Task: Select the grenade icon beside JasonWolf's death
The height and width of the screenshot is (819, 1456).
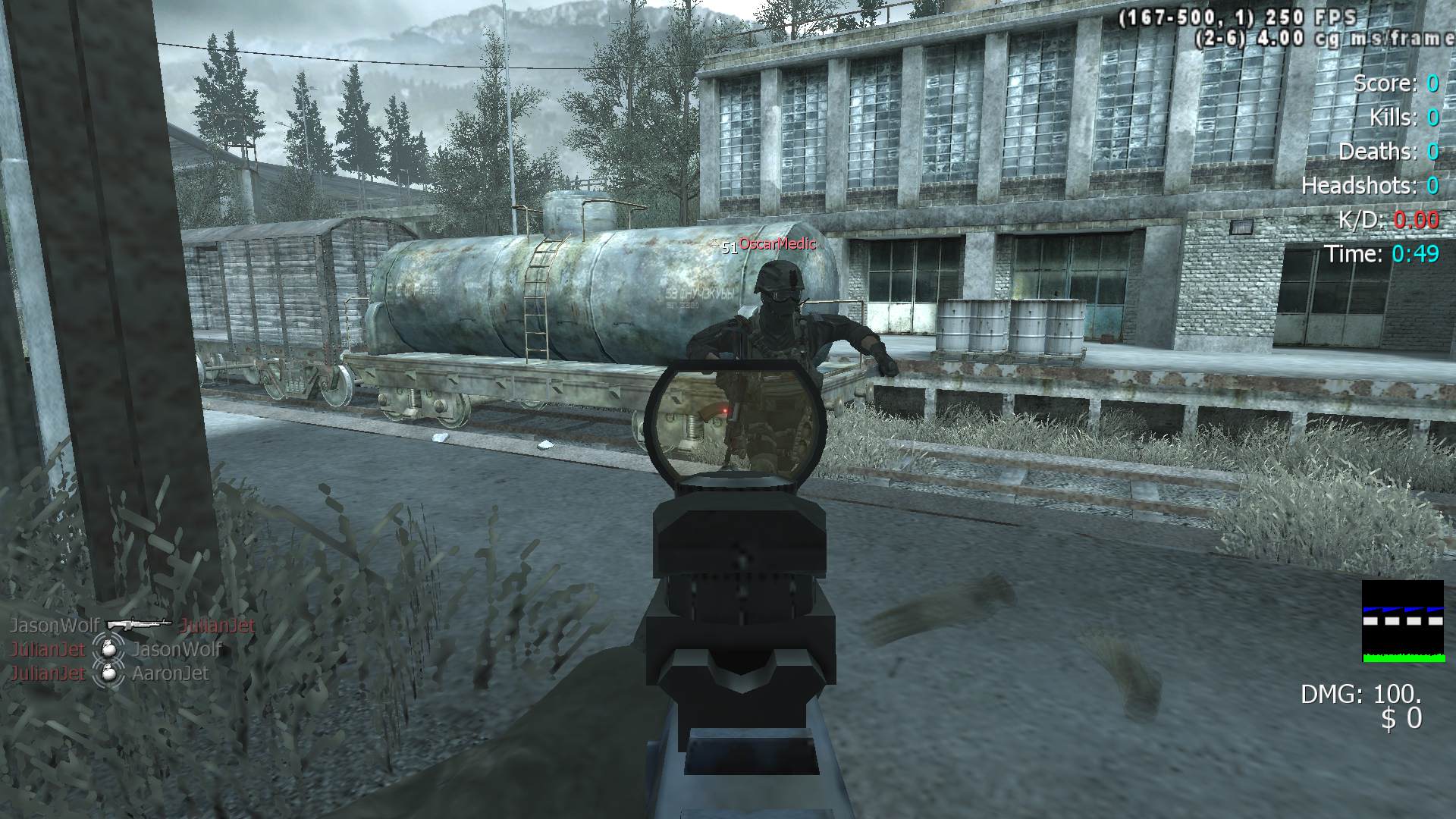Action: pos(108,649)
